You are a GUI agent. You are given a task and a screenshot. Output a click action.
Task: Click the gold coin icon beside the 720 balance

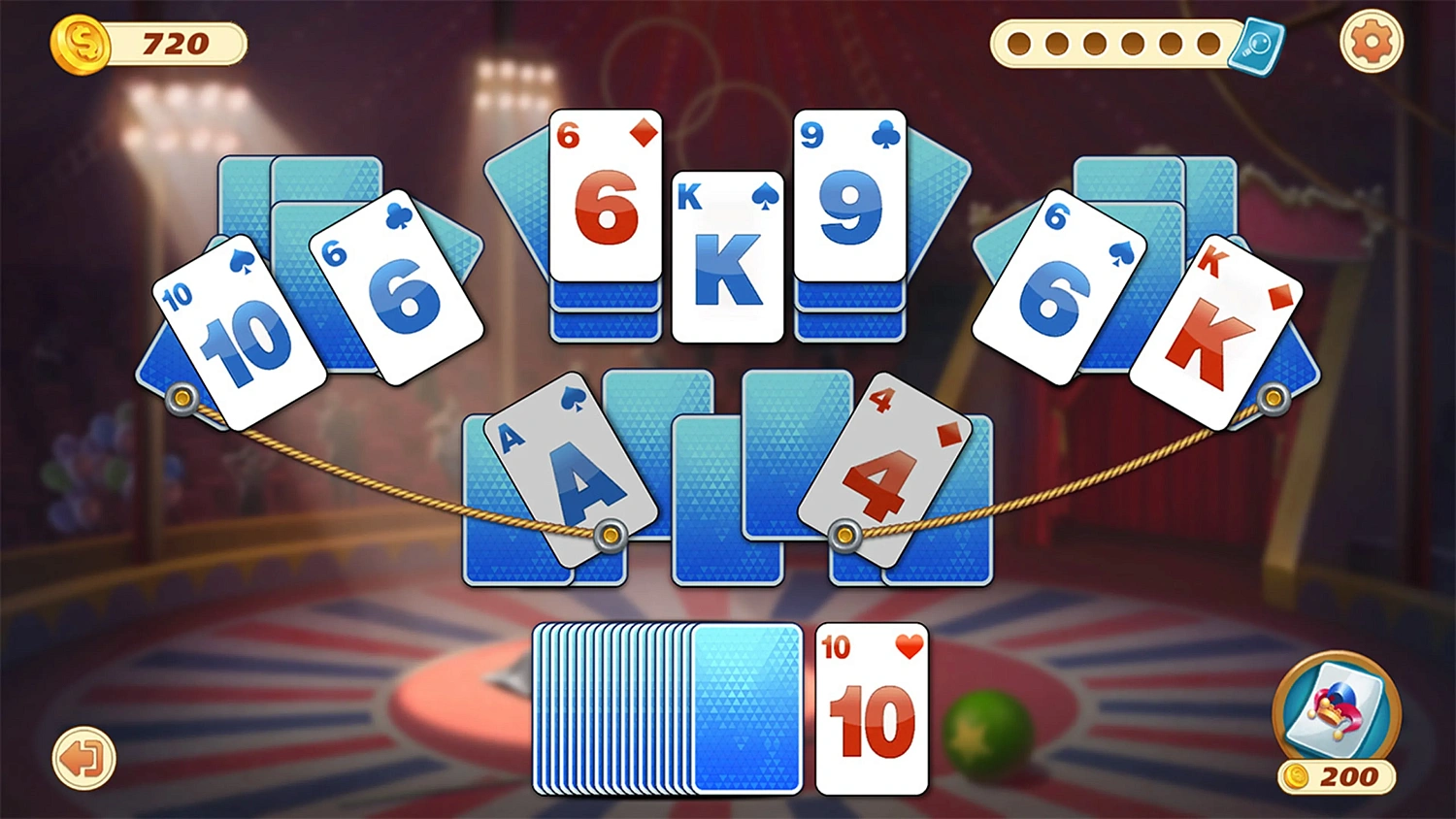[82, 45]
